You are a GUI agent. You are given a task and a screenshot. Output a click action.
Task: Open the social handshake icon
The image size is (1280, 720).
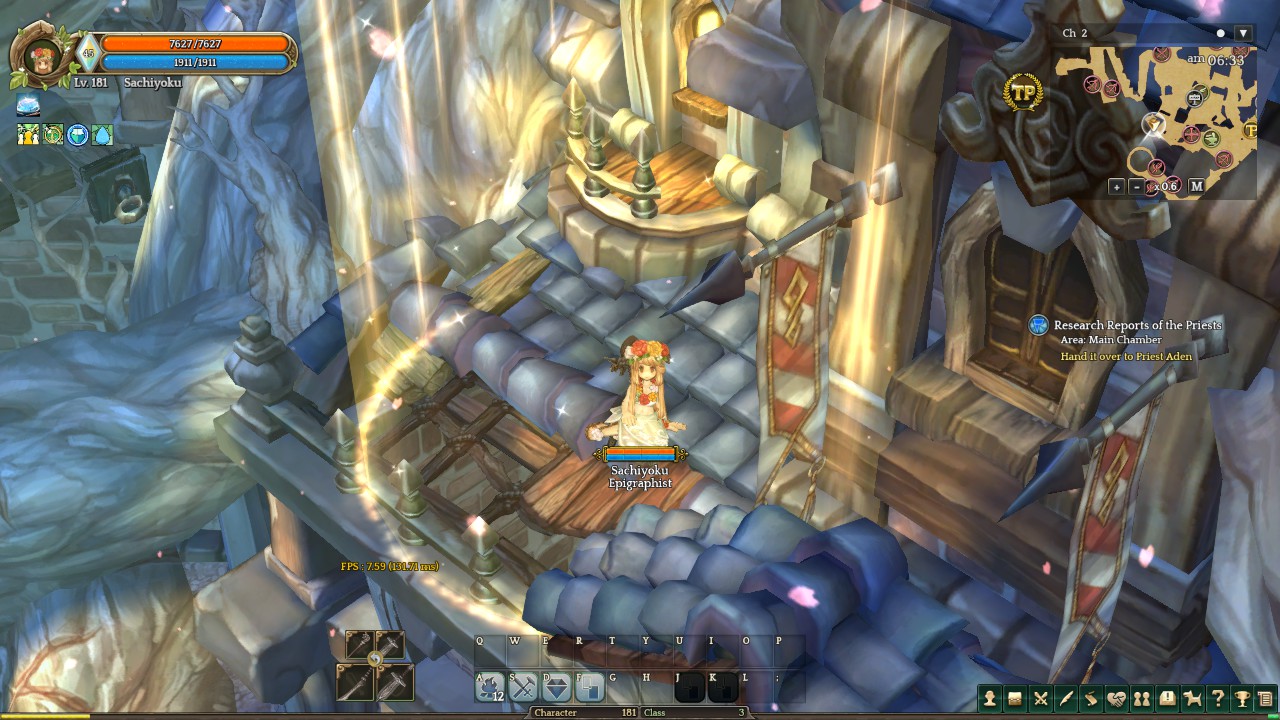[x=1116, y=698]
